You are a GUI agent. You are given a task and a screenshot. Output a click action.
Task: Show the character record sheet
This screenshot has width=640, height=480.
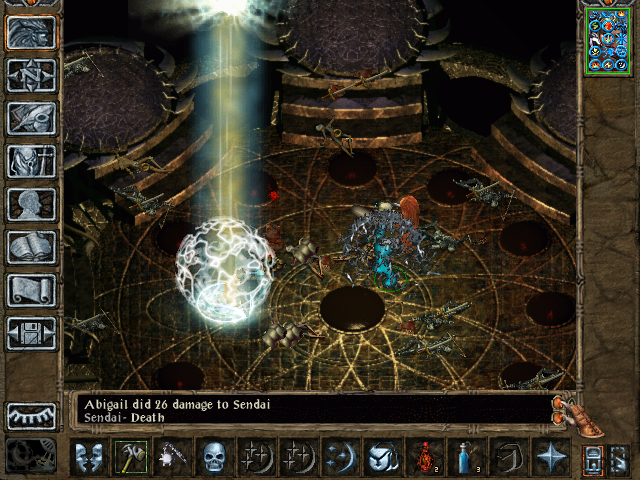[31, 204]
